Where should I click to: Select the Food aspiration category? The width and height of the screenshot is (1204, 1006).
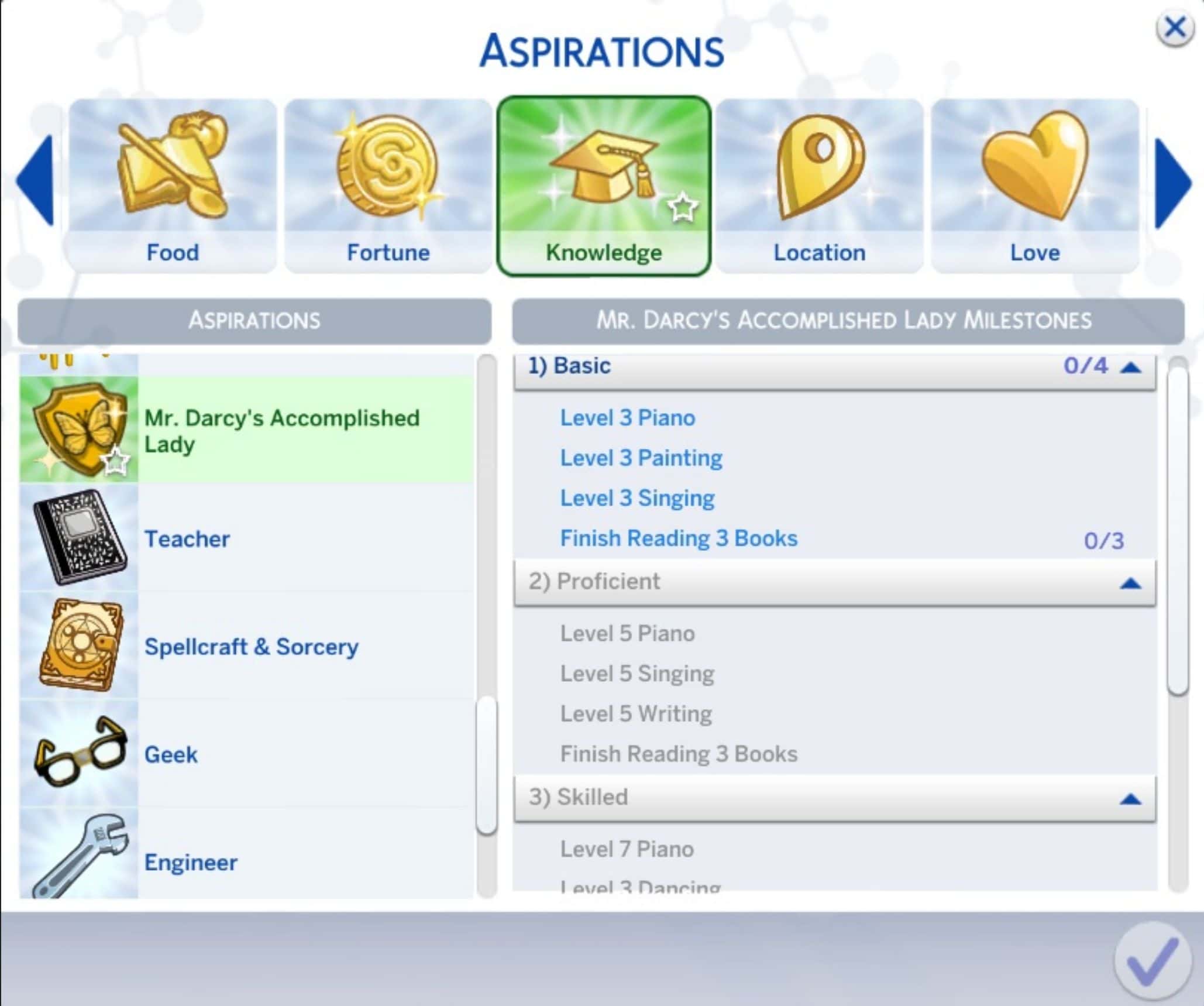[x=173, y=184]
